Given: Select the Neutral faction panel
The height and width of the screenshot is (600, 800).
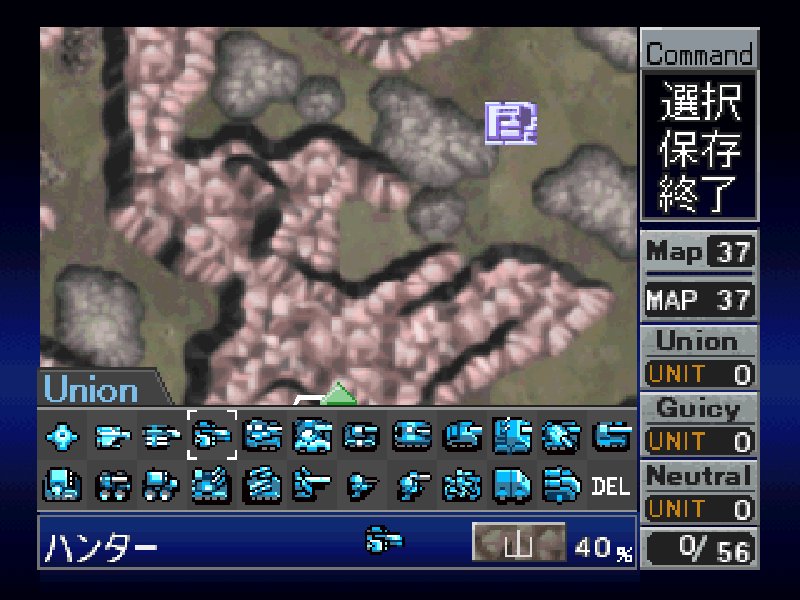Looking at the screenshot, I should 698,476.
